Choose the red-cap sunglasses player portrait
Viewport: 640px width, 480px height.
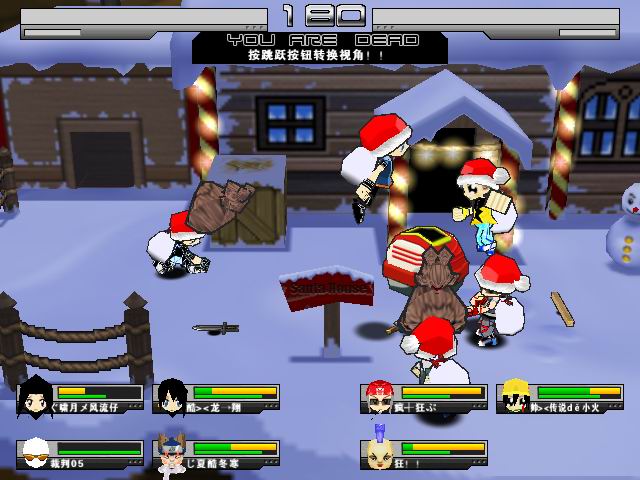coord(379,396)
